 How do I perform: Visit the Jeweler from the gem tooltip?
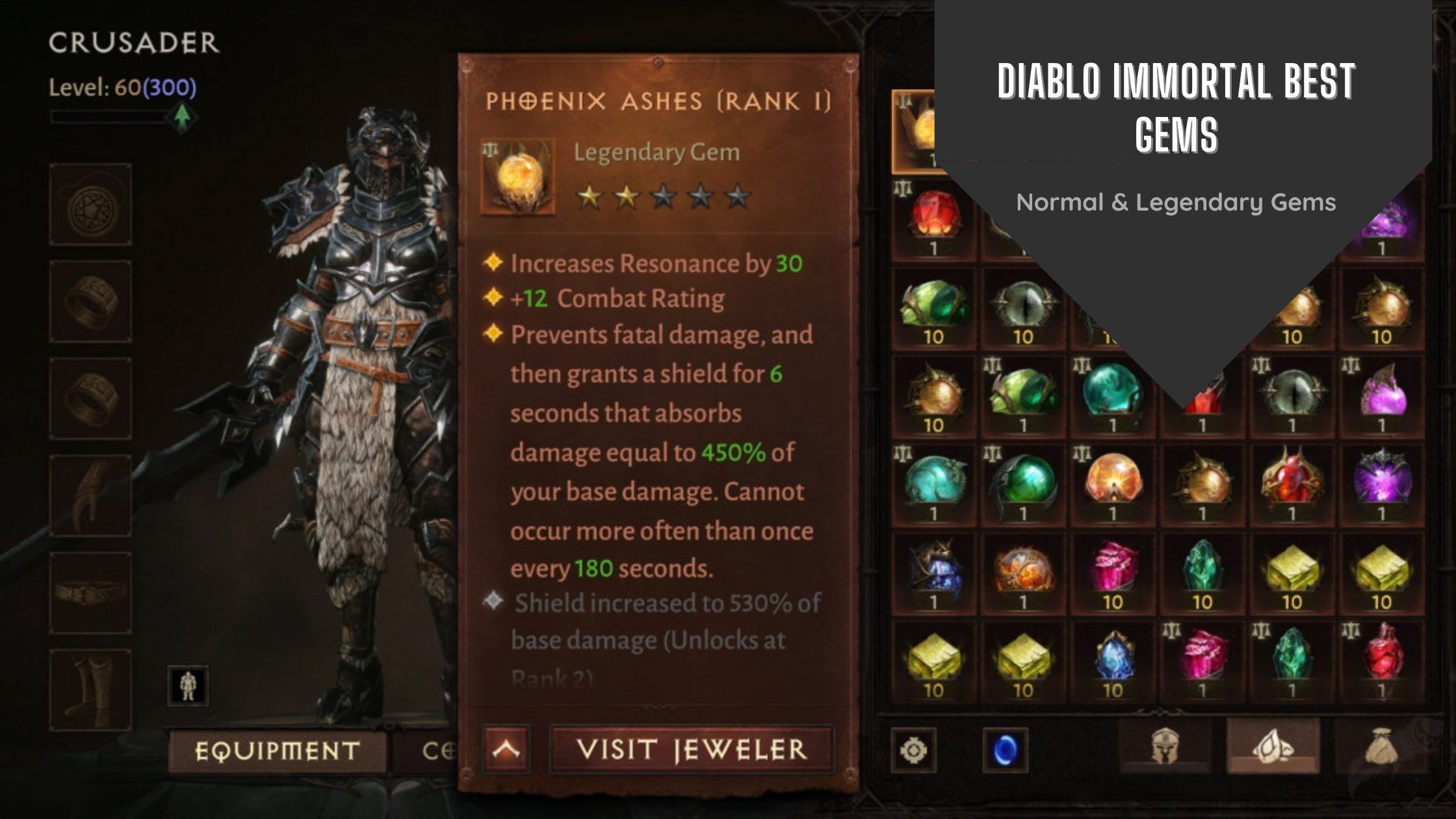coord(691,749)
